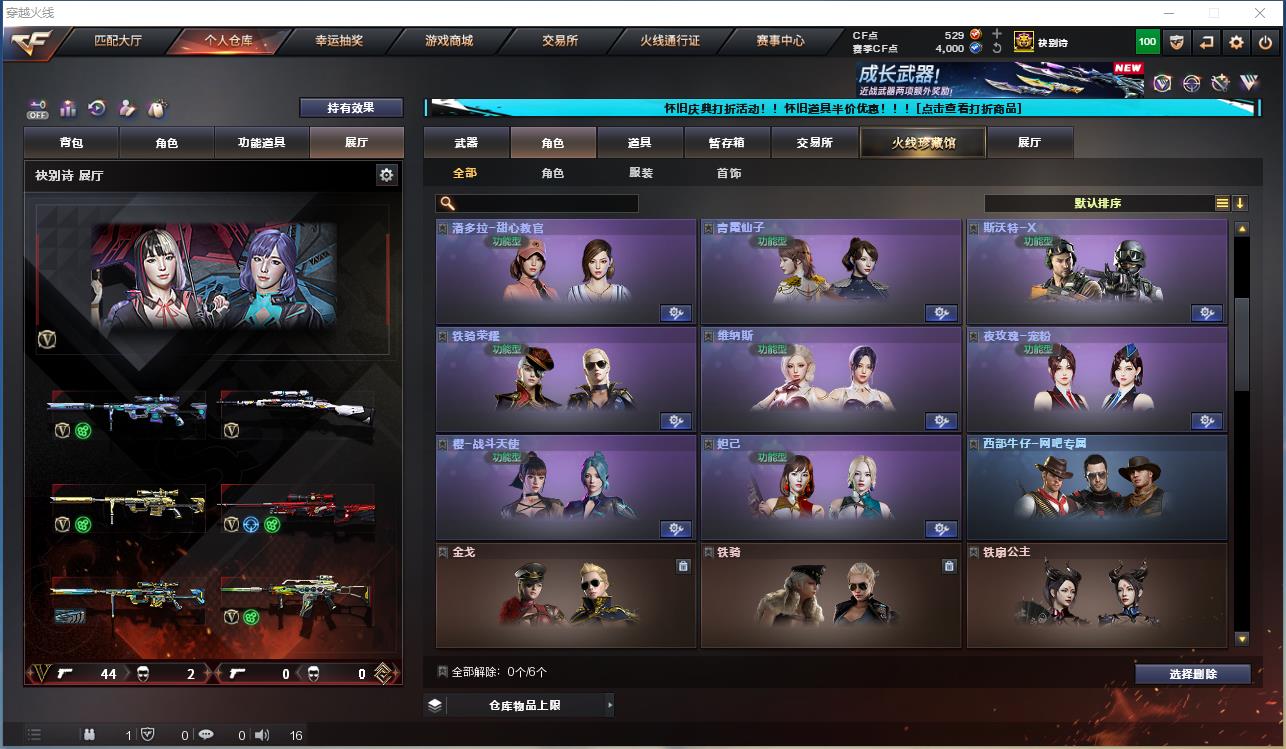1286x749 pixels.
Task: Filter characters by 服装
Action: coord(641,173)
